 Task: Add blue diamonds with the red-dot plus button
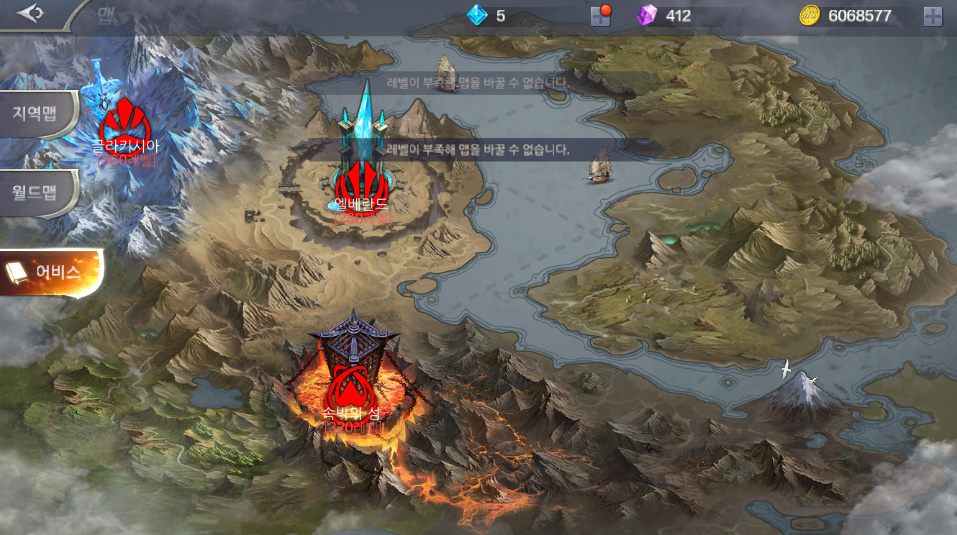[x=600, y=15]
